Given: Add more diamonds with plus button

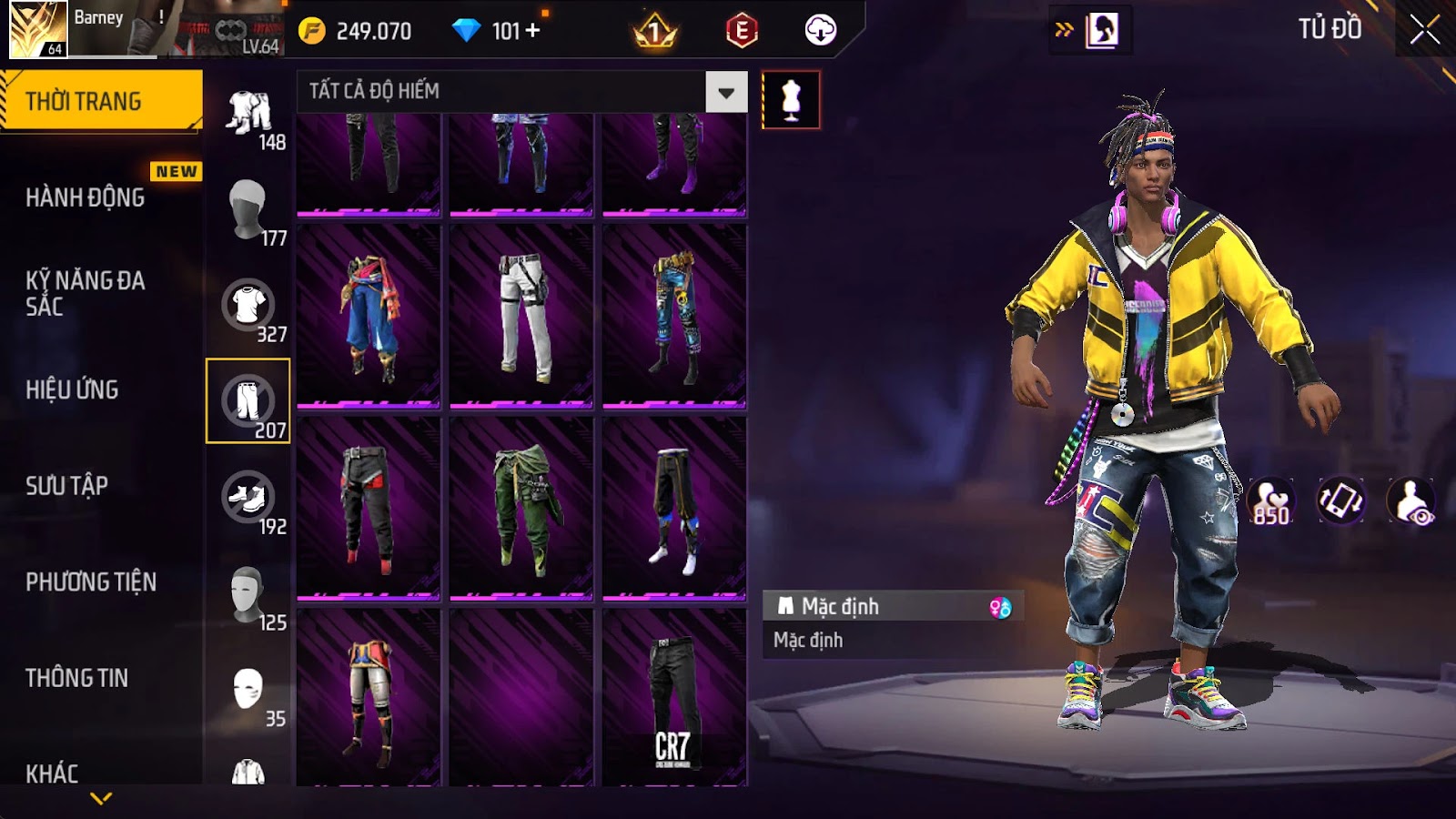Looking at the screenshot, I should pos(532,31).
